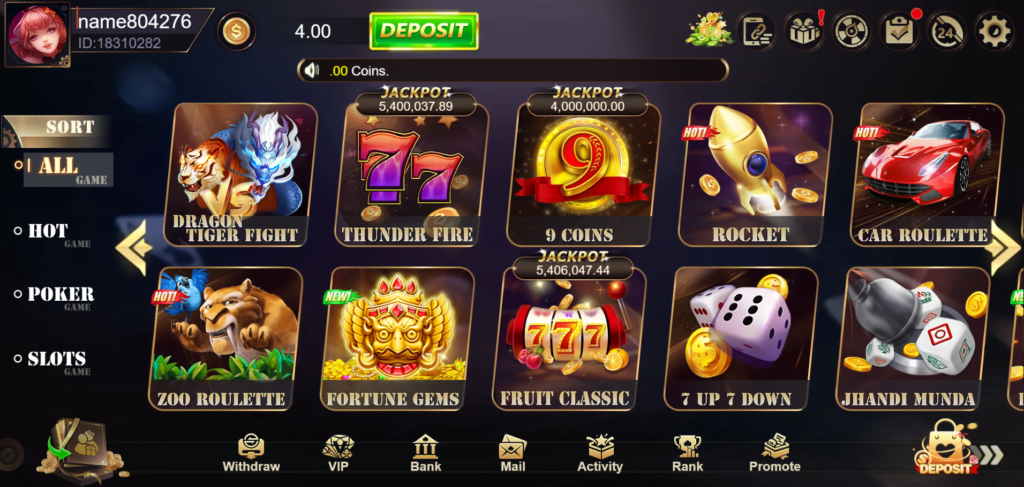Click the green DEPOSIT button
This screenshot has height=487, width=1024.
pos(423,31)
